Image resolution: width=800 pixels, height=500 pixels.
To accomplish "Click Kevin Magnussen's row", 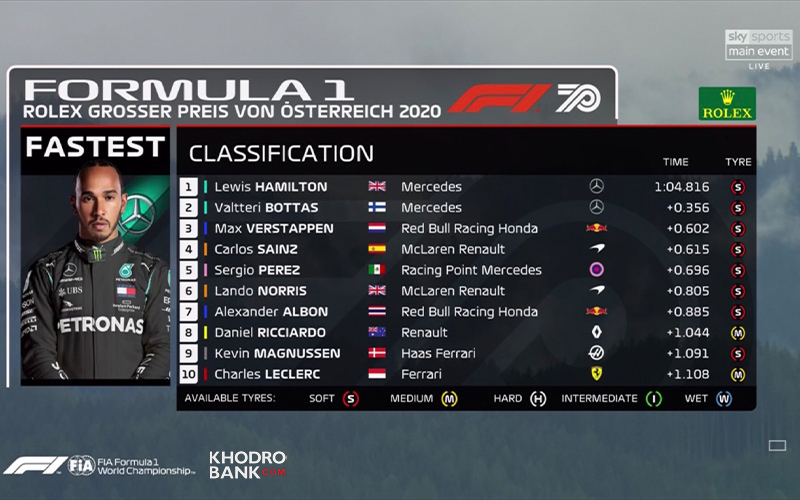I will click(277, 354).
